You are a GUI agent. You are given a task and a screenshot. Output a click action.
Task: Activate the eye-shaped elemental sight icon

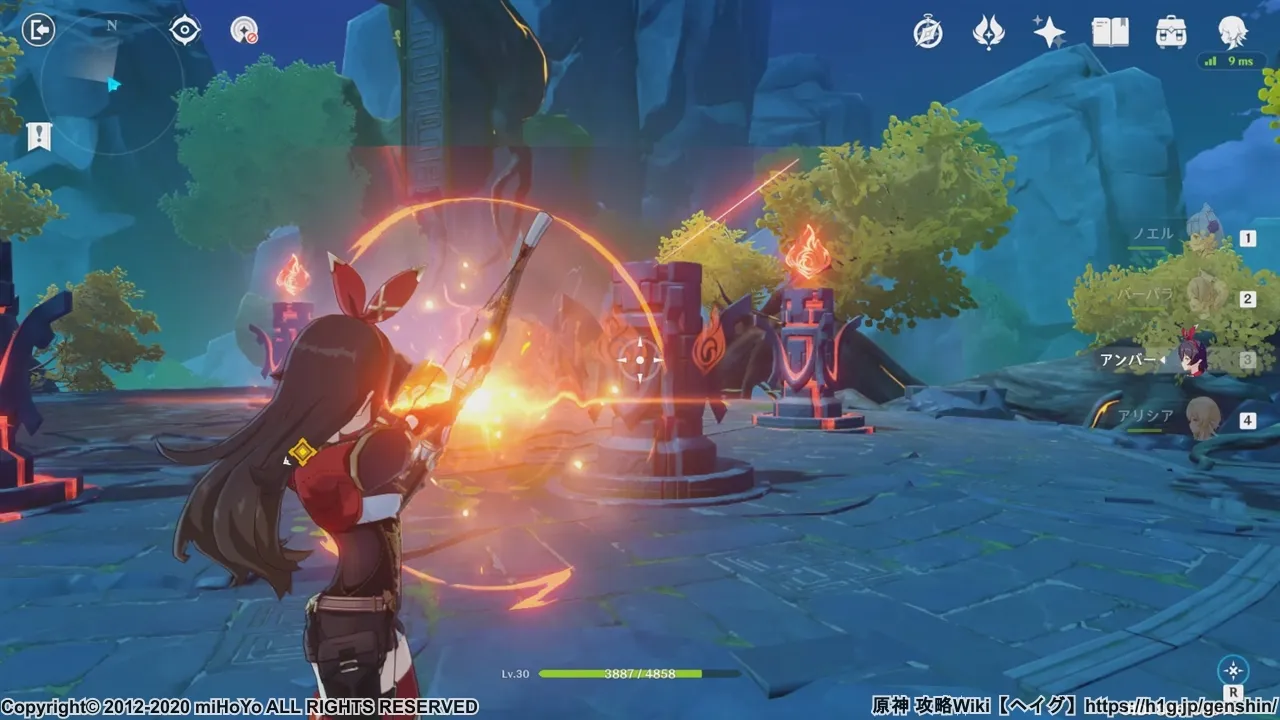(x=185, y=30)
